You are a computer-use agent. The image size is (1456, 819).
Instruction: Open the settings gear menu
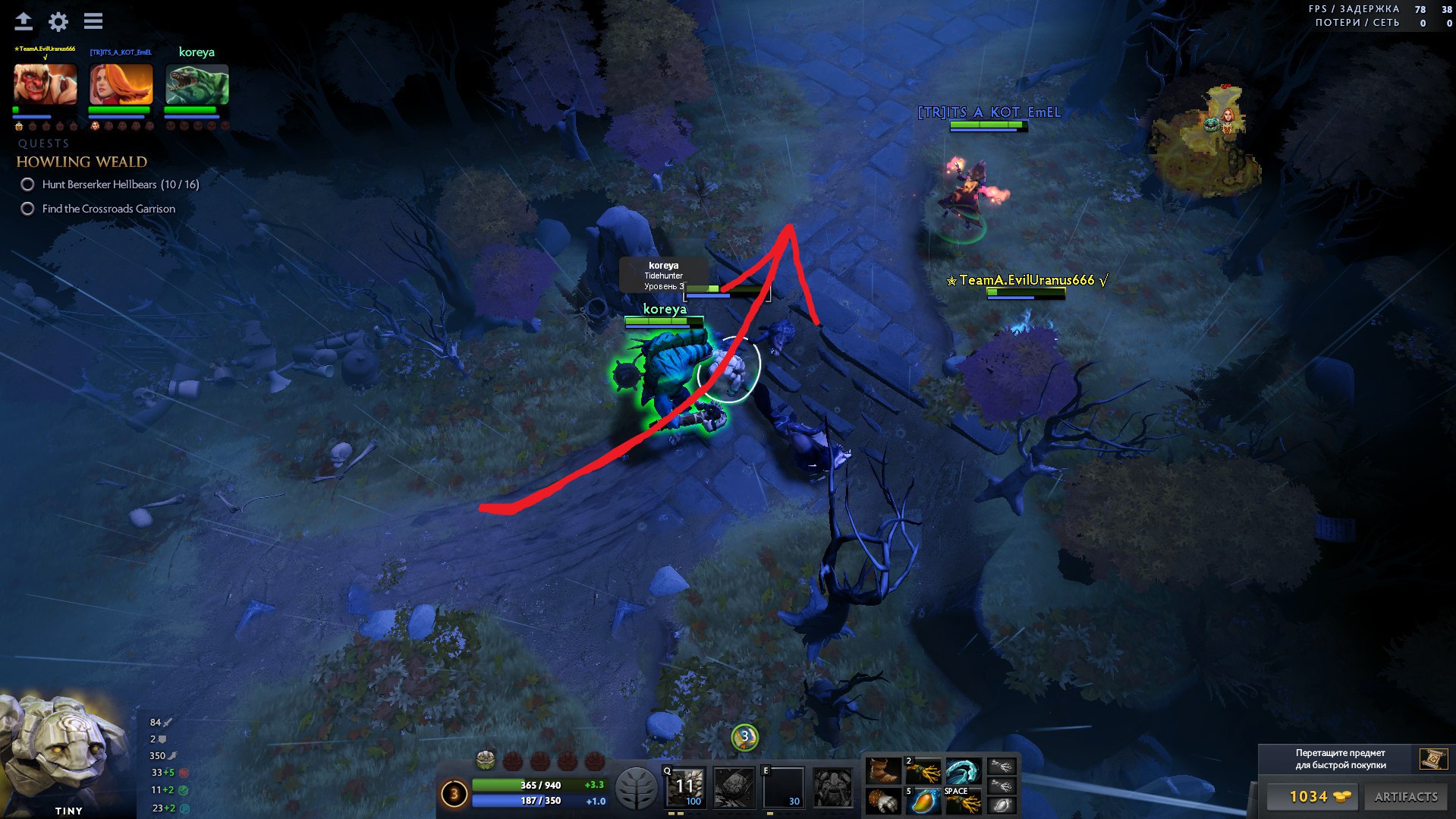[58, 21]
